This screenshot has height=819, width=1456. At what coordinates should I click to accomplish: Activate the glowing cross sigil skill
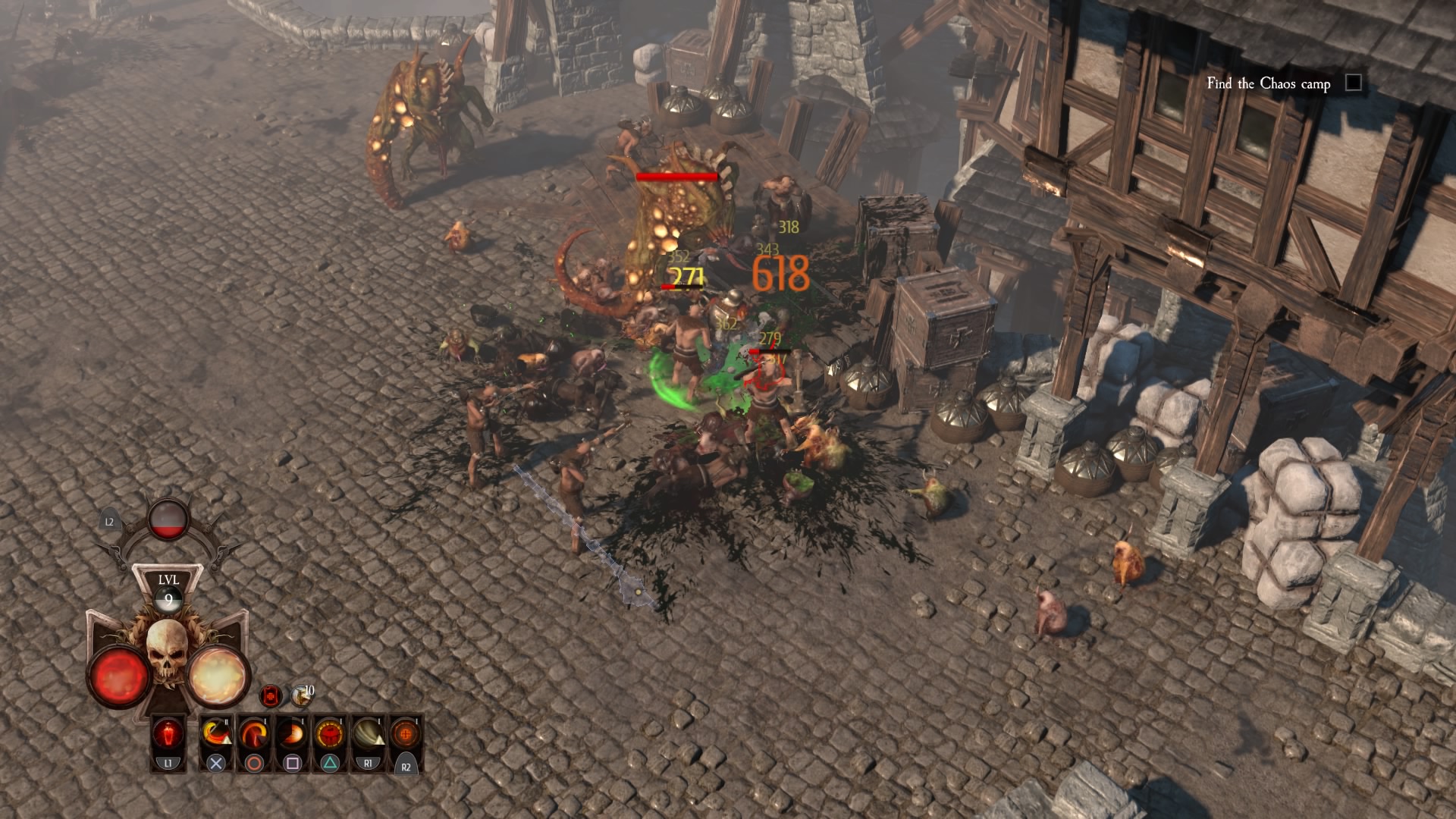406,735
